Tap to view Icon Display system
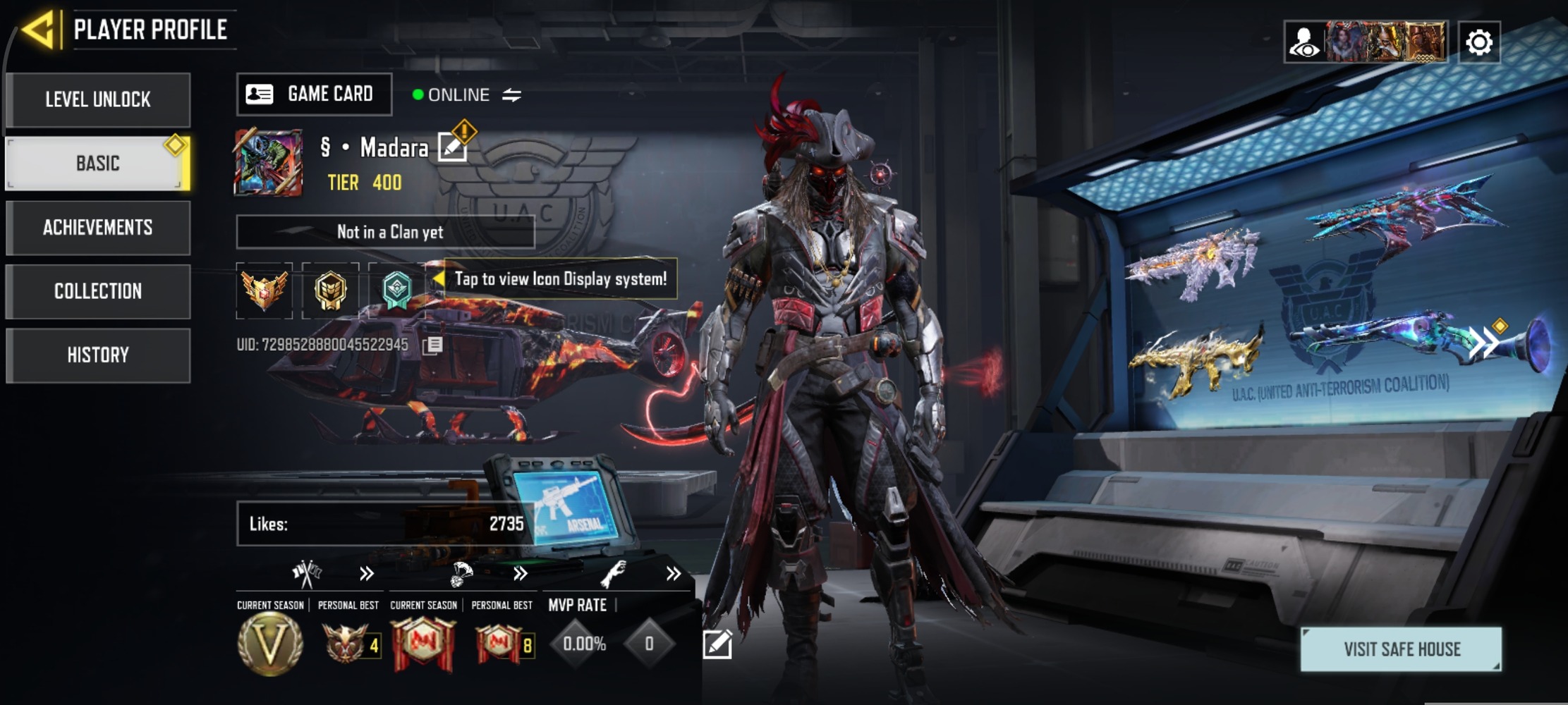1568x705 pixels. click(559, 279)
